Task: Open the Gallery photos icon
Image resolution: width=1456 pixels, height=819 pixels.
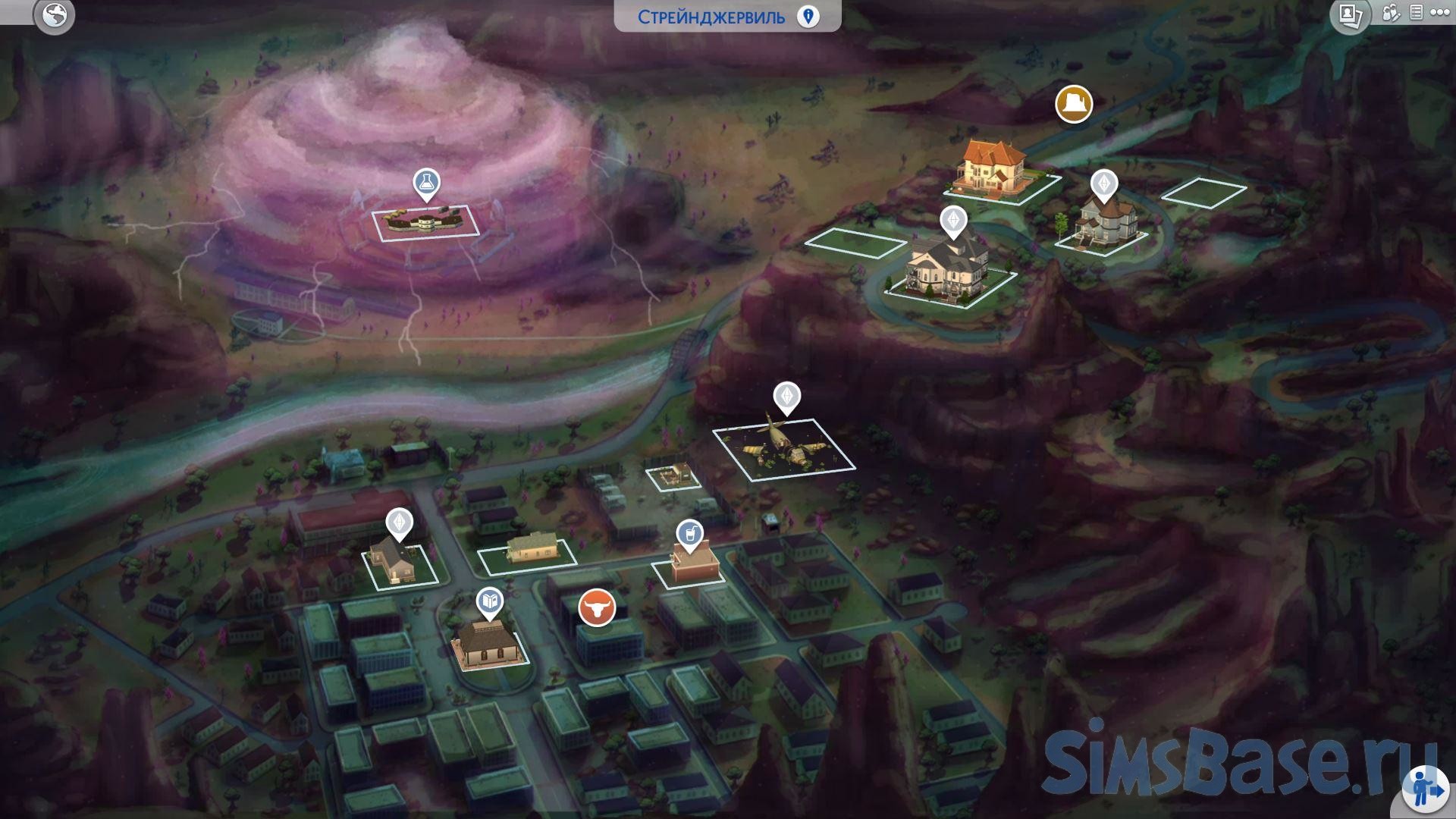Action: pyautogui.click(x=1350, y=14)
